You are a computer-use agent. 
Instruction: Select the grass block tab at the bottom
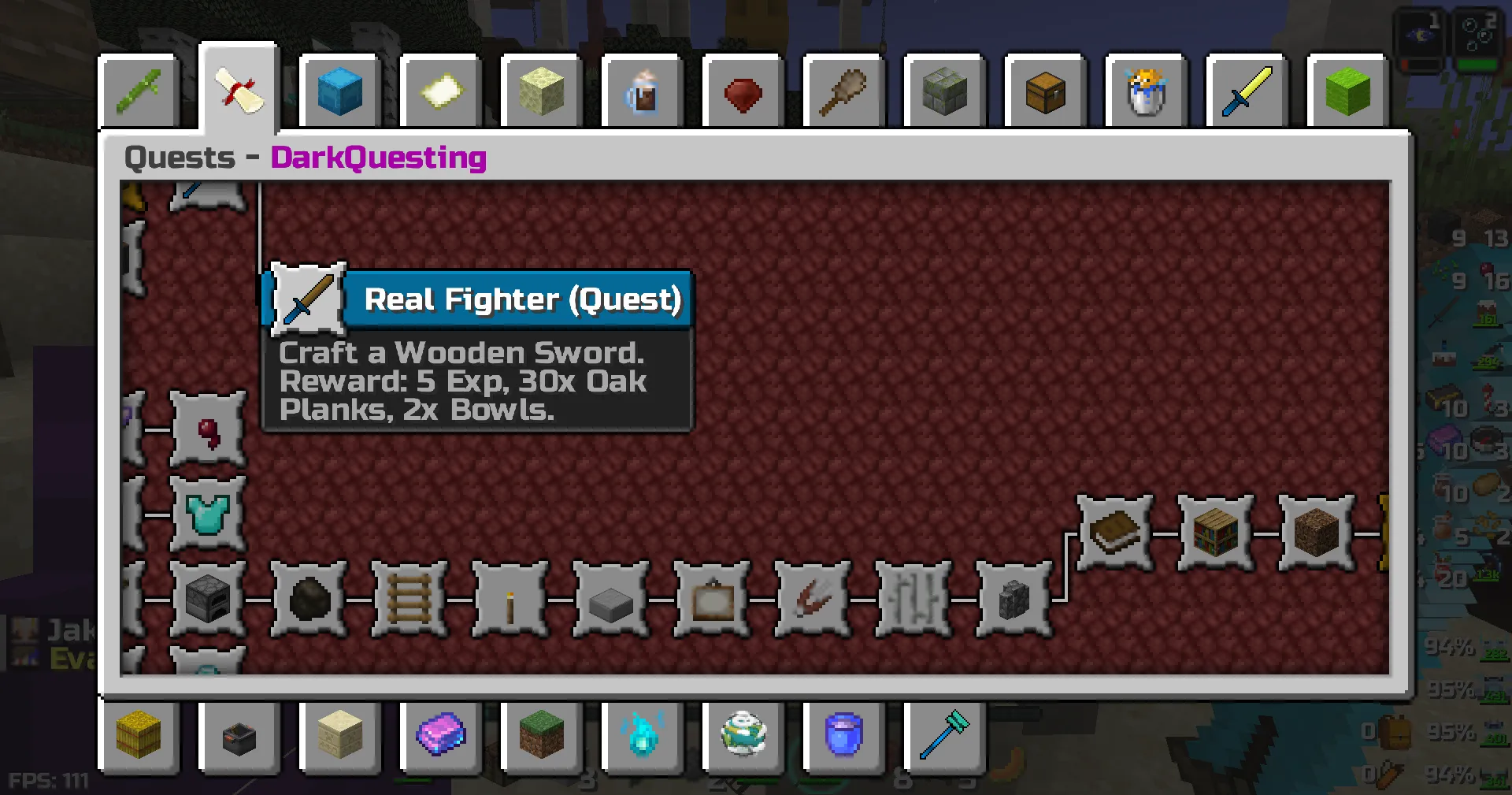click(541, 737)
